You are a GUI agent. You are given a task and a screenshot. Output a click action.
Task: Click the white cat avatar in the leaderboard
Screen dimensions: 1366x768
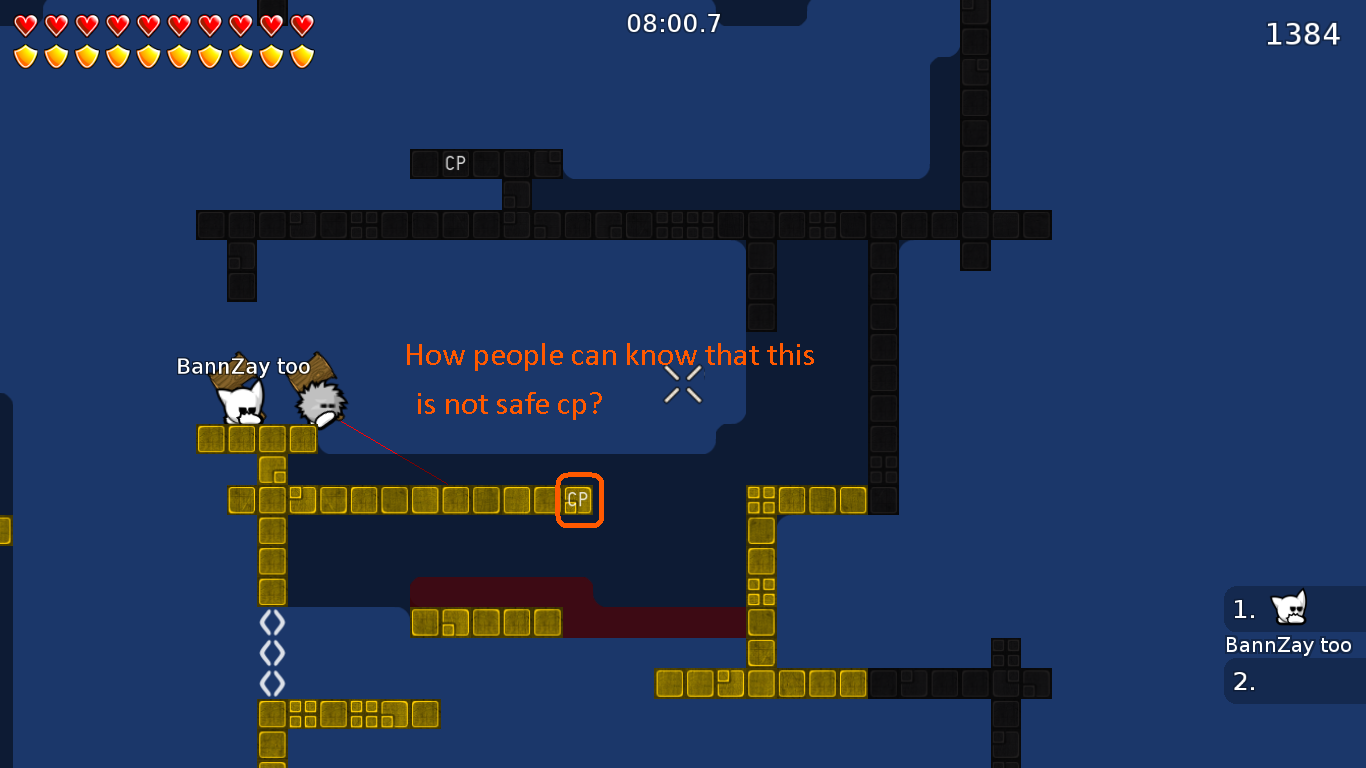coord(1288,608)
